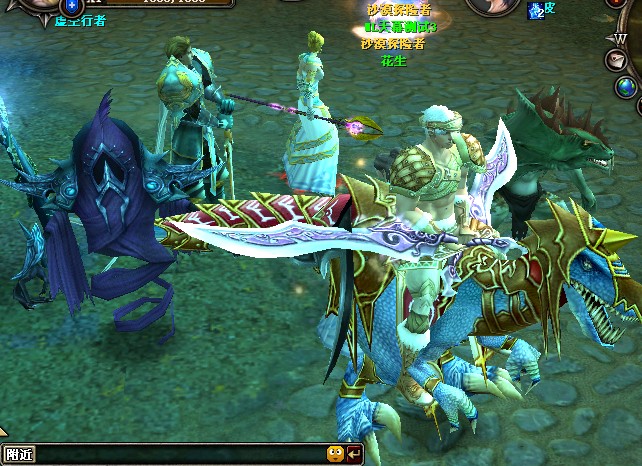642x466 pixels.
Task: Send the chat message with the enter arrow button
Action: coord(354,455)
